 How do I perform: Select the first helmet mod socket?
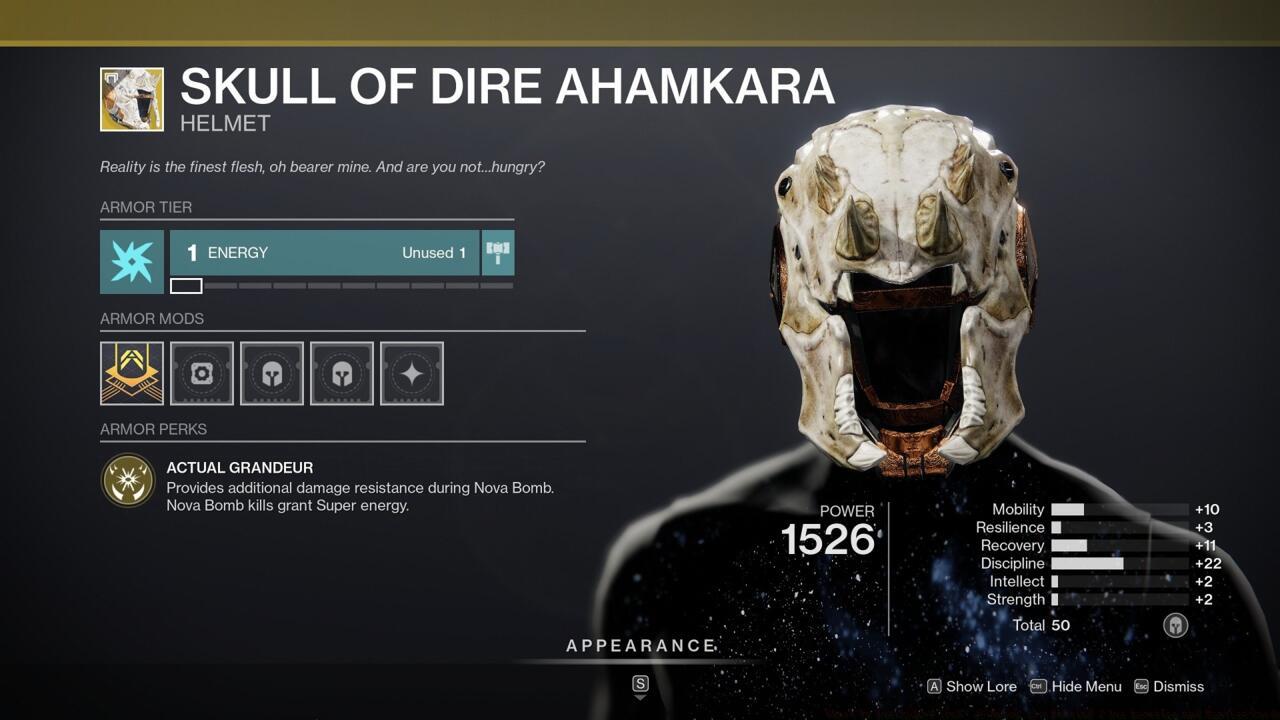click(x=272, y=373)
